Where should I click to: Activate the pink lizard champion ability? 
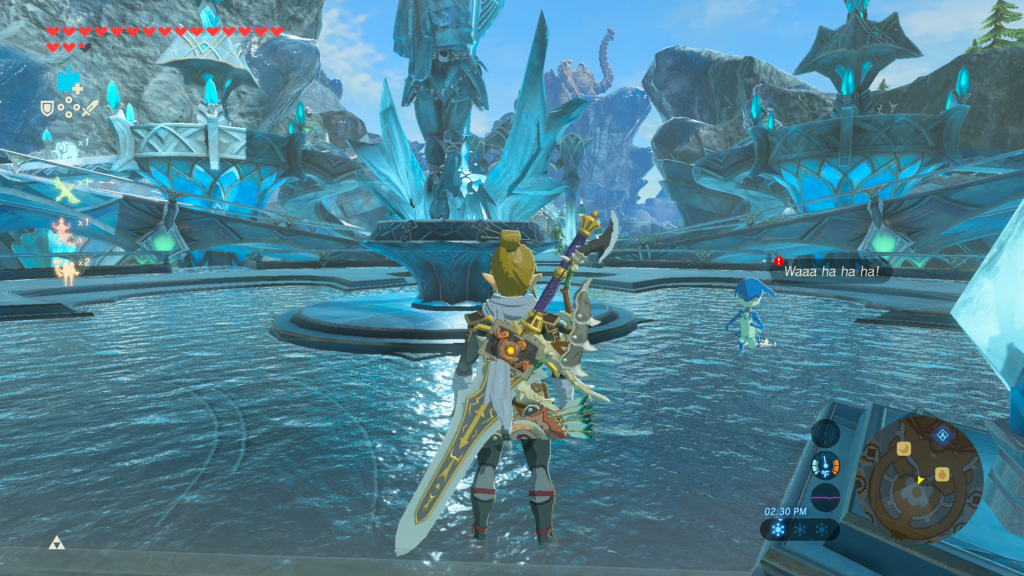click(x=66, y=230)
